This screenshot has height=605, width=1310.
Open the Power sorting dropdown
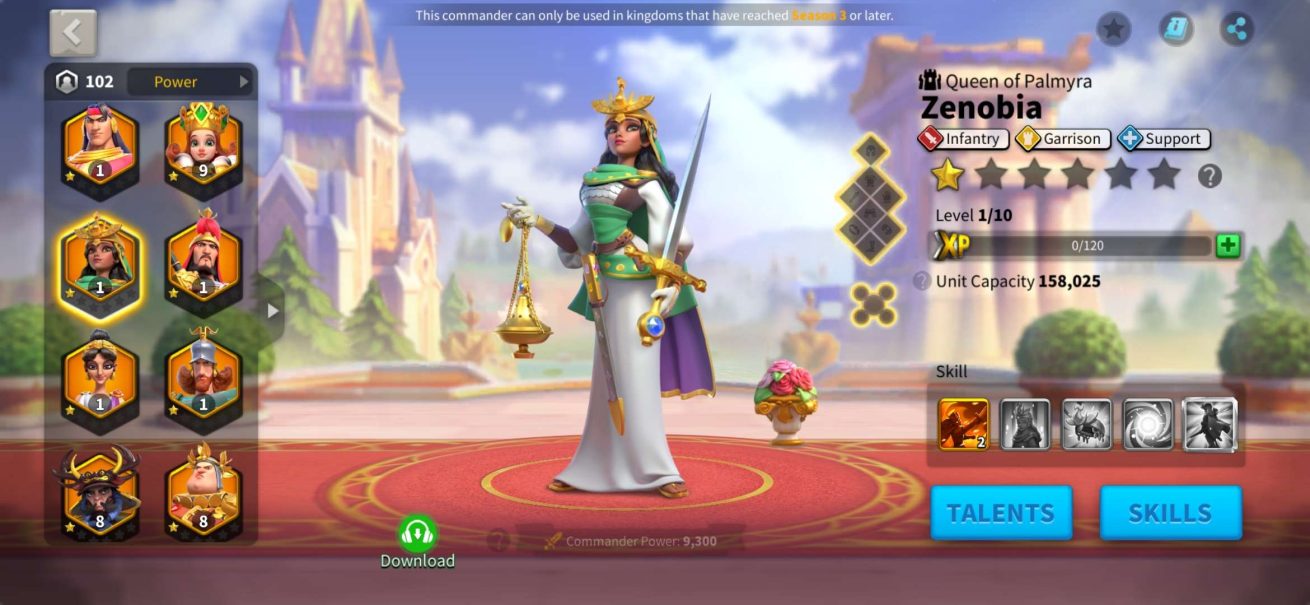[189, 82]
